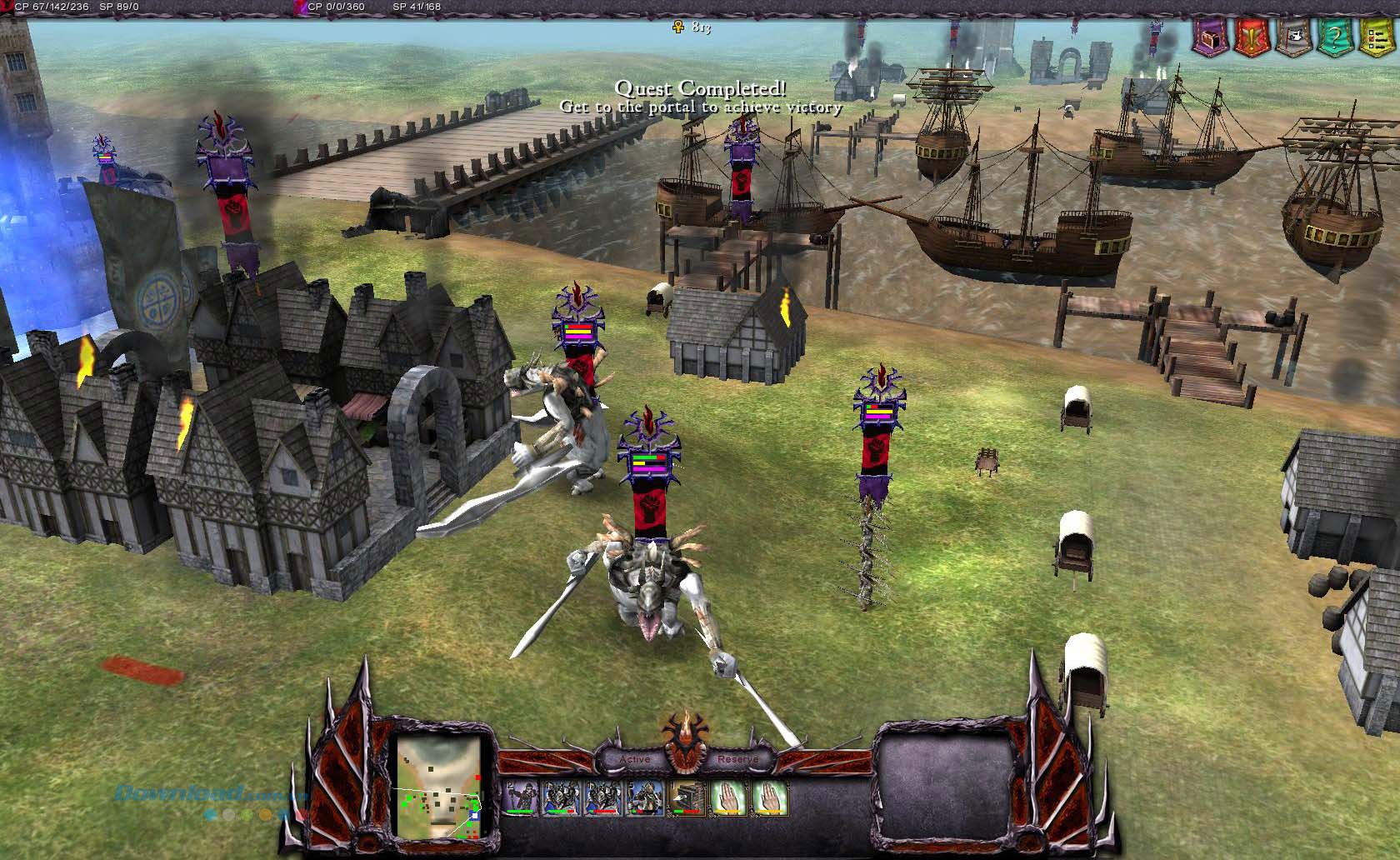Click the green health bar under the archer
Image resolution: width=1400 pixels, height=860 pixels.
pos(518,811)
